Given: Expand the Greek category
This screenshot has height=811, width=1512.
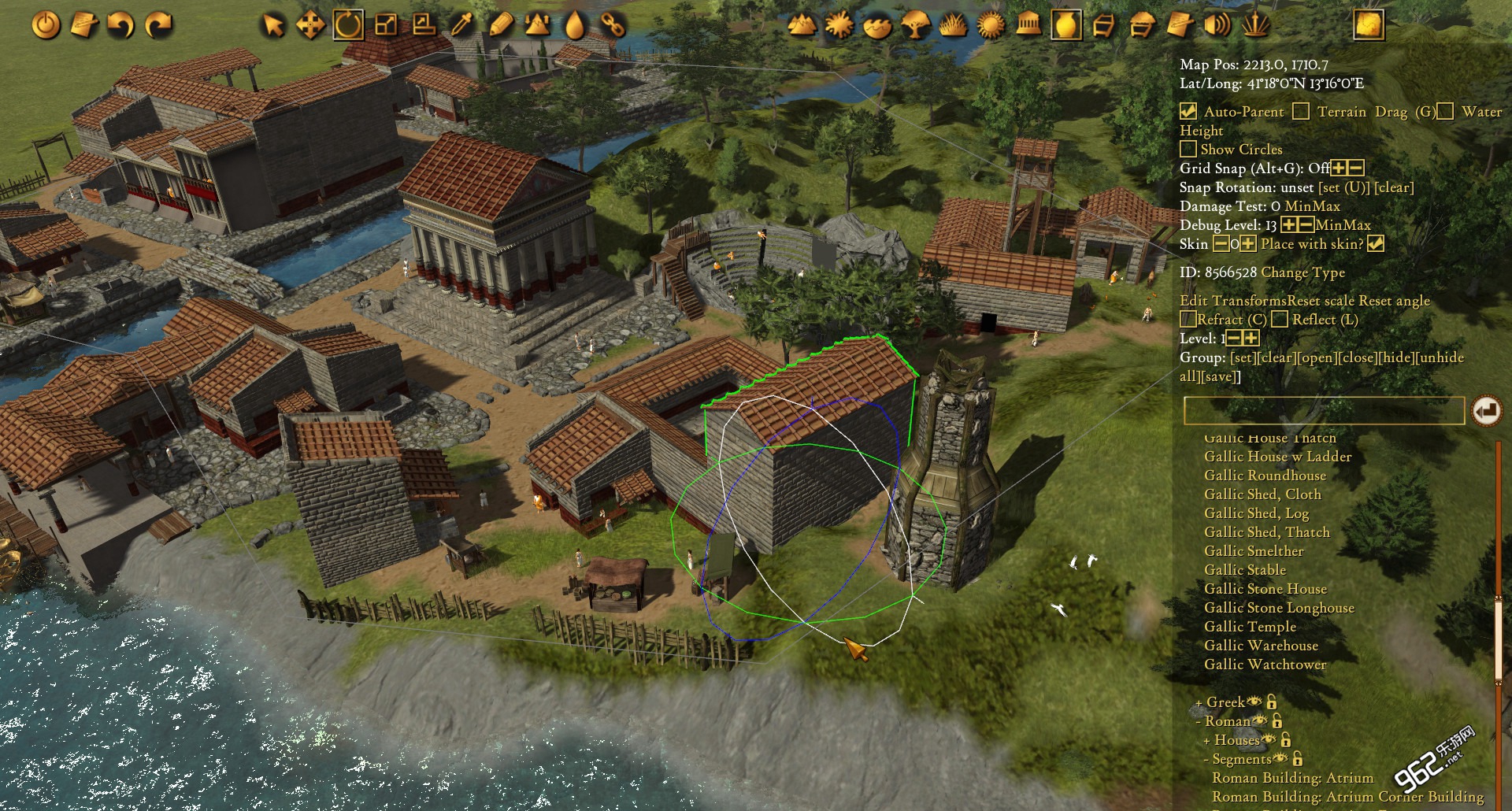Looking at the screenshot, I should [x=1199, y=702].
